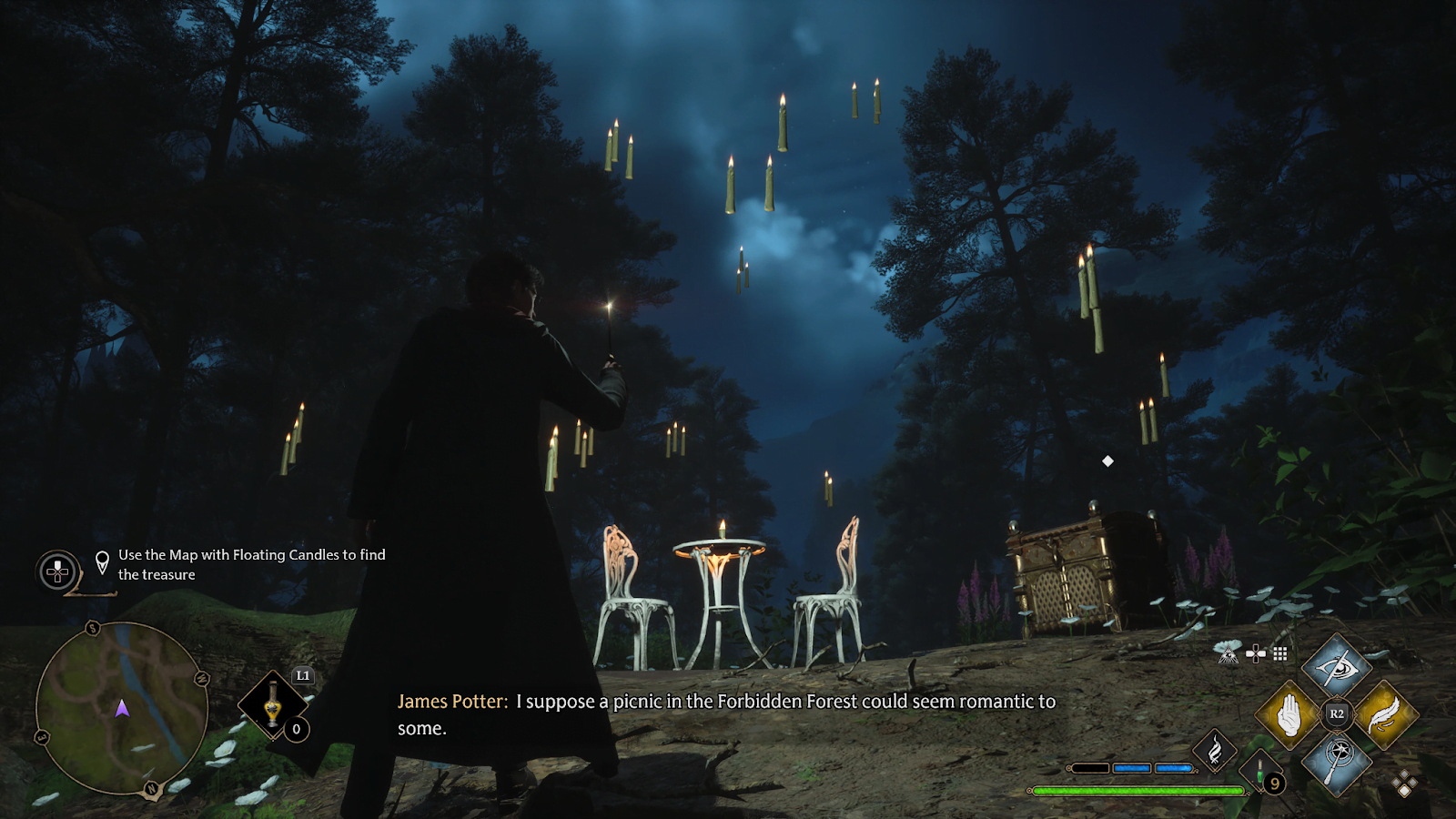Click the Ancient Magic flame icon
1456x819 pixels.
(1215, 749)
